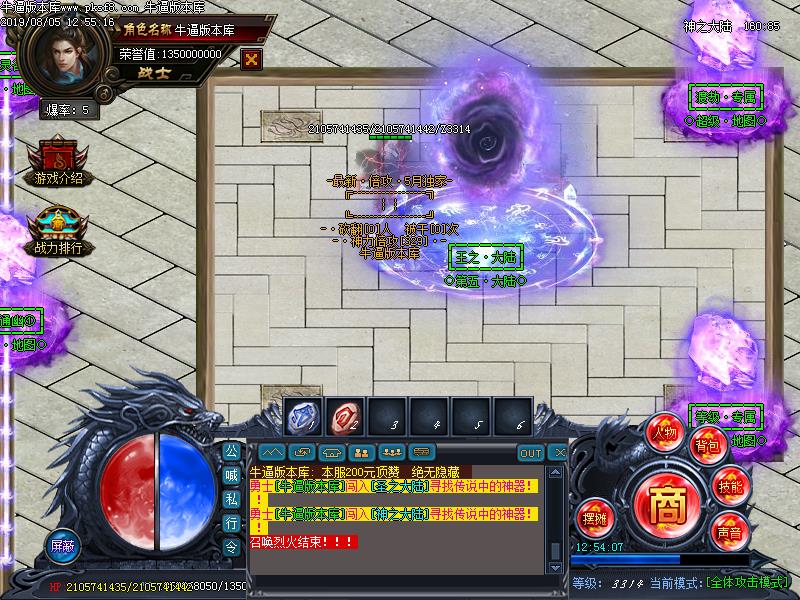
Task: Select the 行 guild chat channel
Action: pyautogui.click(x=231, y=523)
